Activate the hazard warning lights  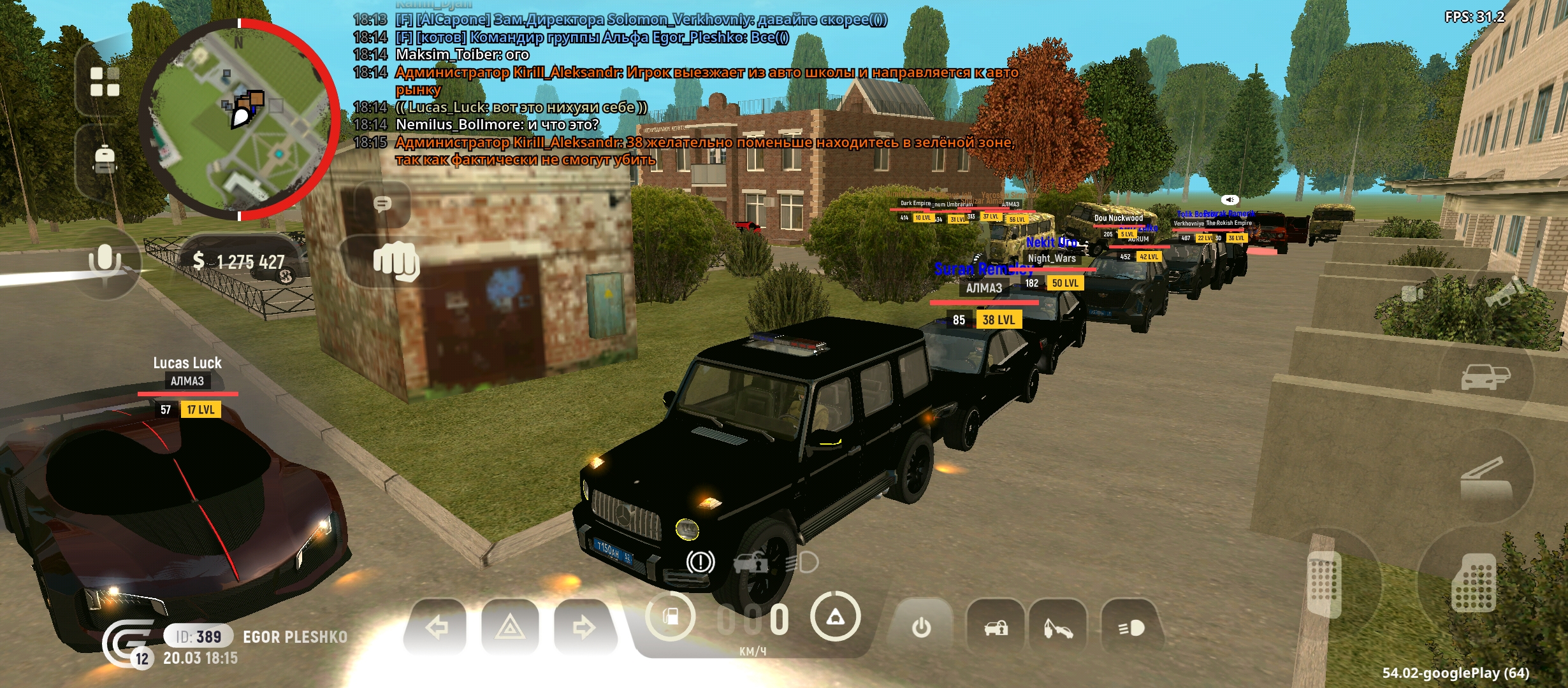point(510,628)
